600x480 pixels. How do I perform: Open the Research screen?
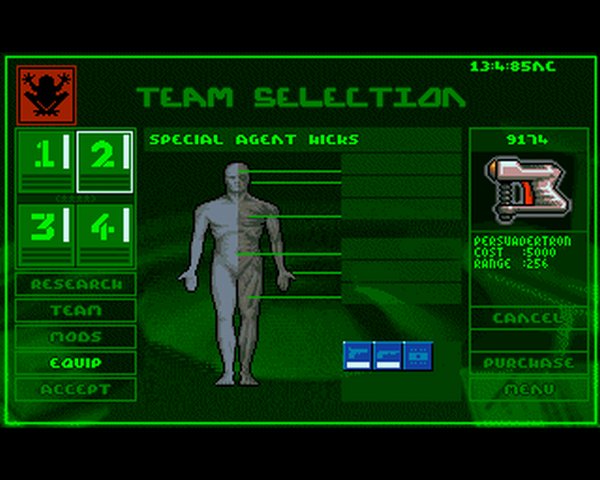click(76, 284)
